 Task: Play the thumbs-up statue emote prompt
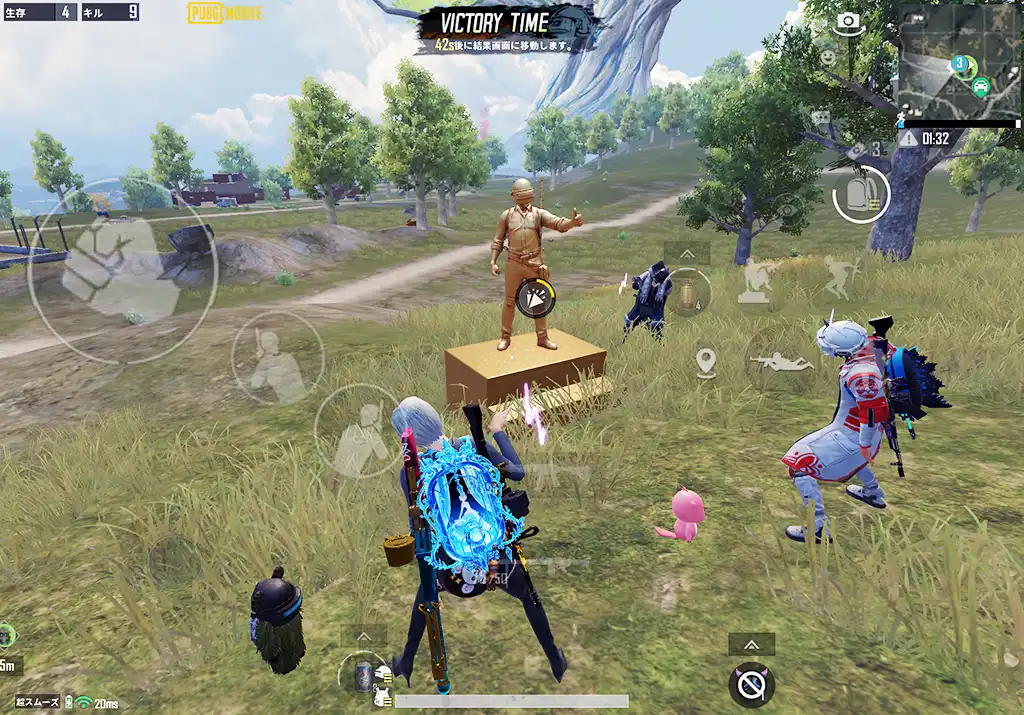(x=537, y=298)
